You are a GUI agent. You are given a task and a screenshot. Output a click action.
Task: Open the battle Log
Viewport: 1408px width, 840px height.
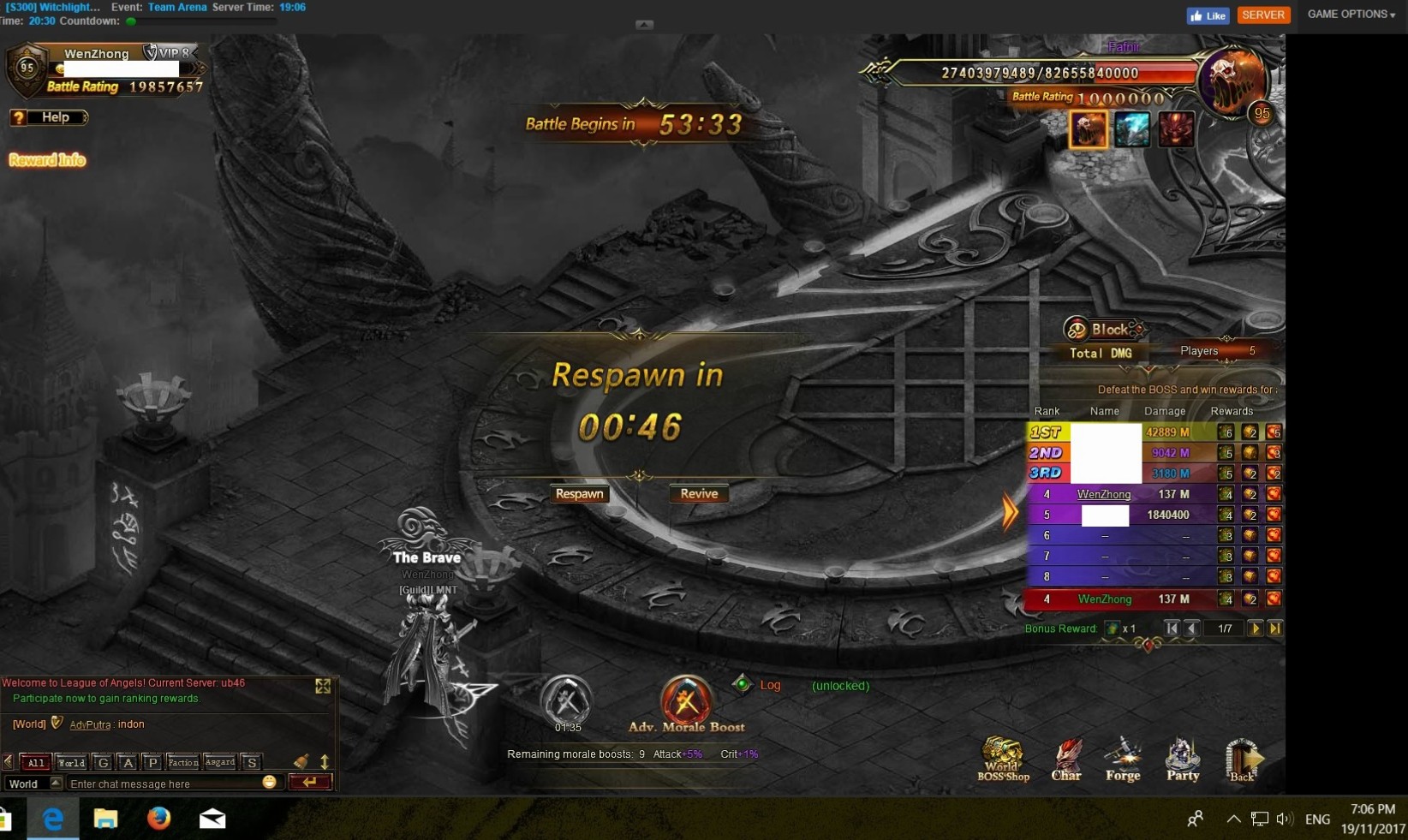pos(769,685)
